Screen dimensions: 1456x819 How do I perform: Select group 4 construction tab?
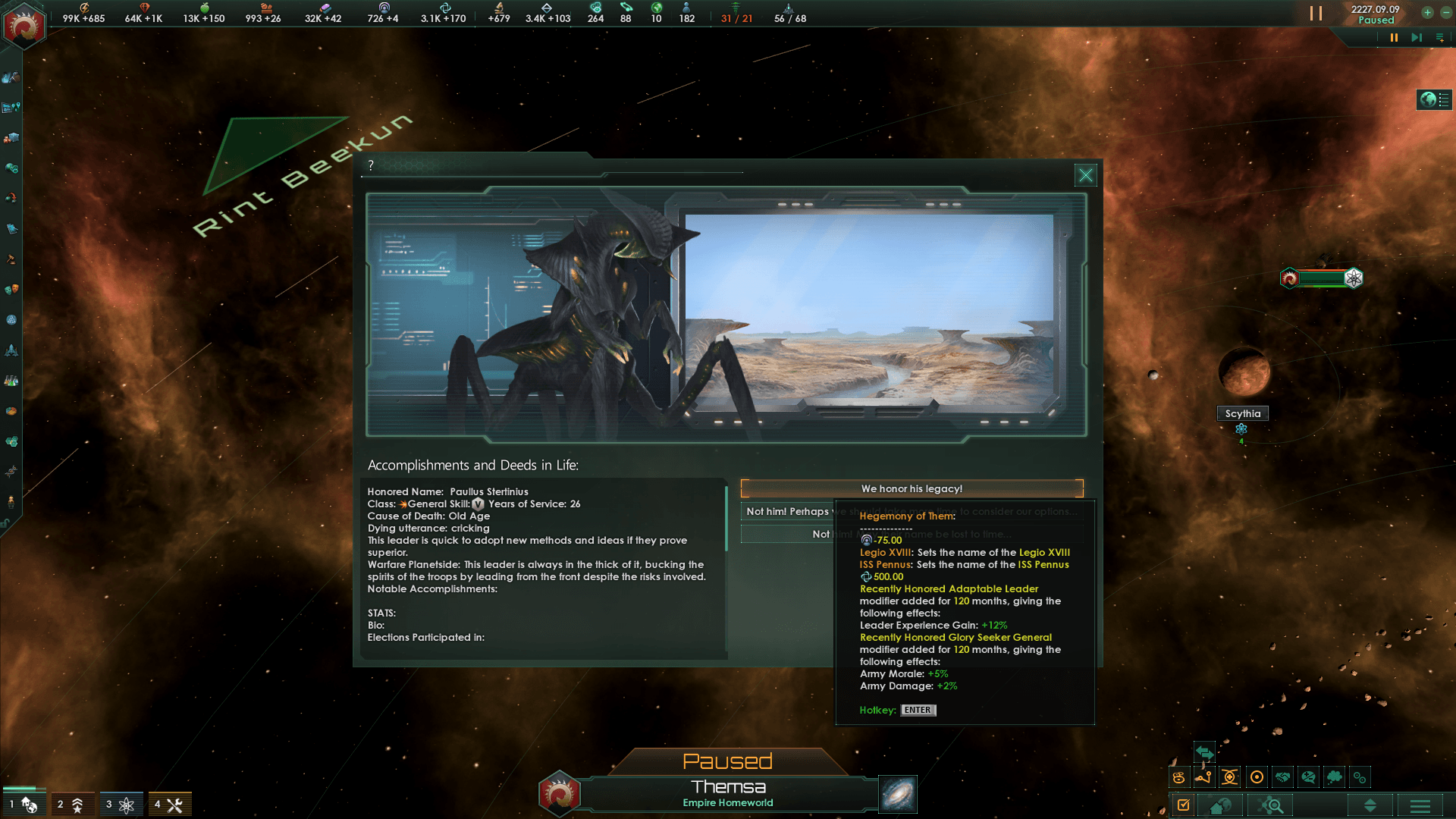coord(168,804)
